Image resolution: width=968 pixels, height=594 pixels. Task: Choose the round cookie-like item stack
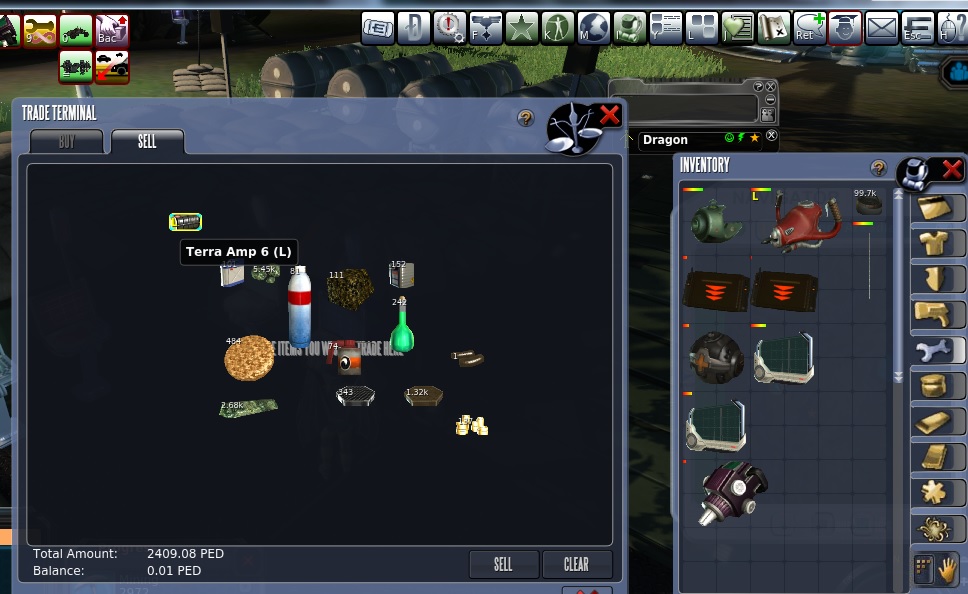point(249,358)
